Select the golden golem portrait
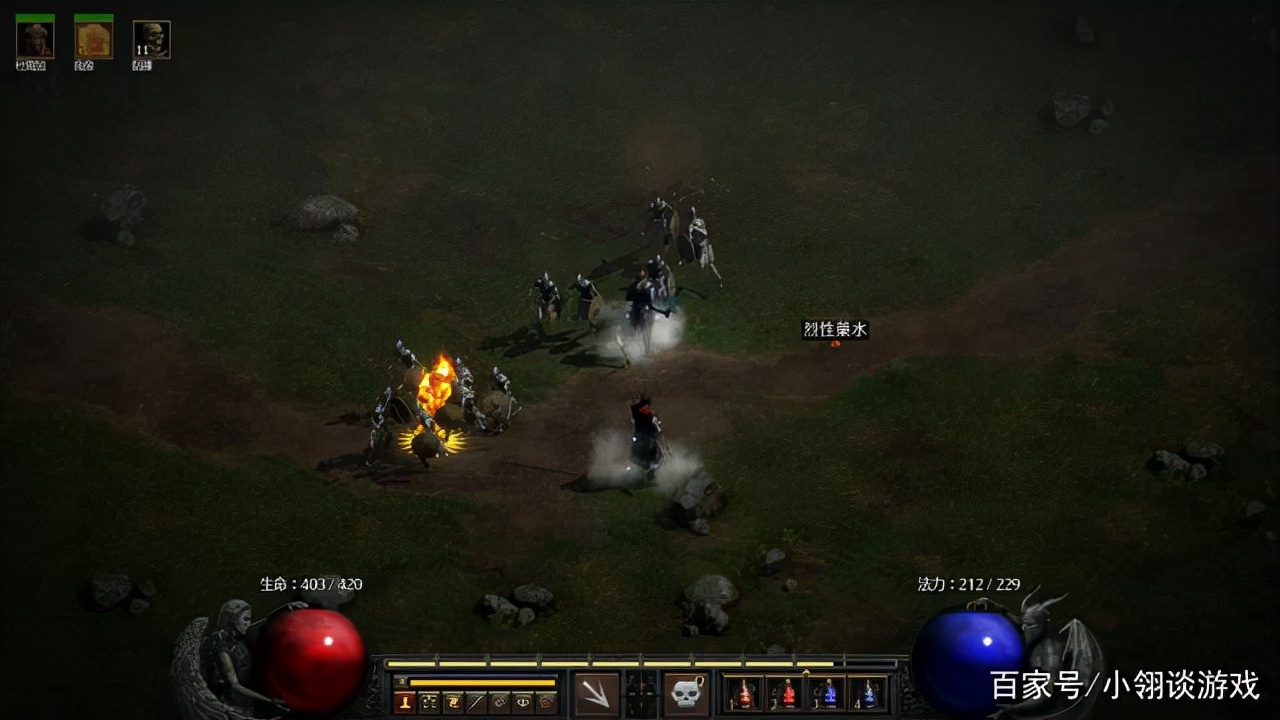 tap(93, 41)
